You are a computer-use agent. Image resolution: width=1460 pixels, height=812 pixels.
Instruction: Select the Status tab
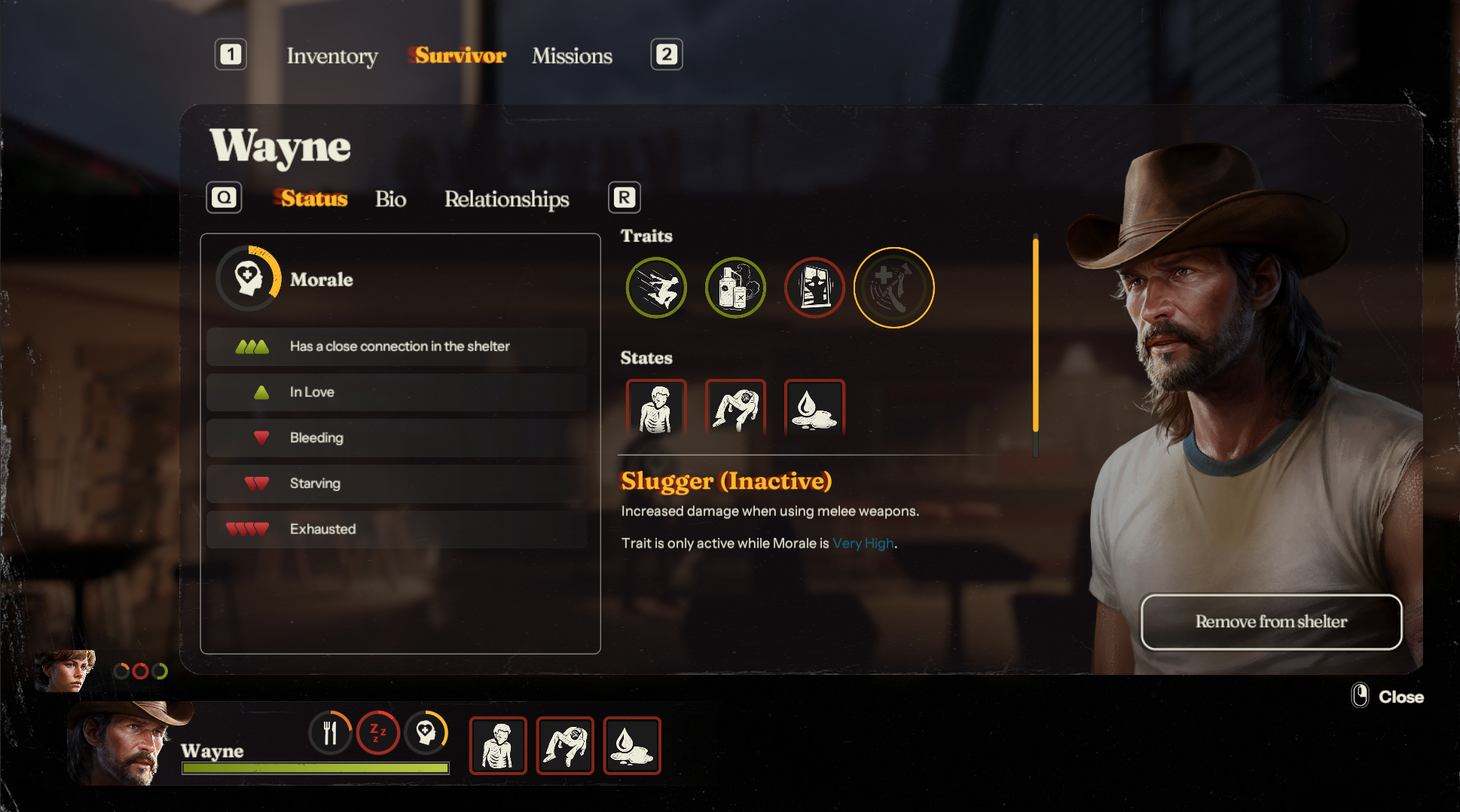pos(313,199)
